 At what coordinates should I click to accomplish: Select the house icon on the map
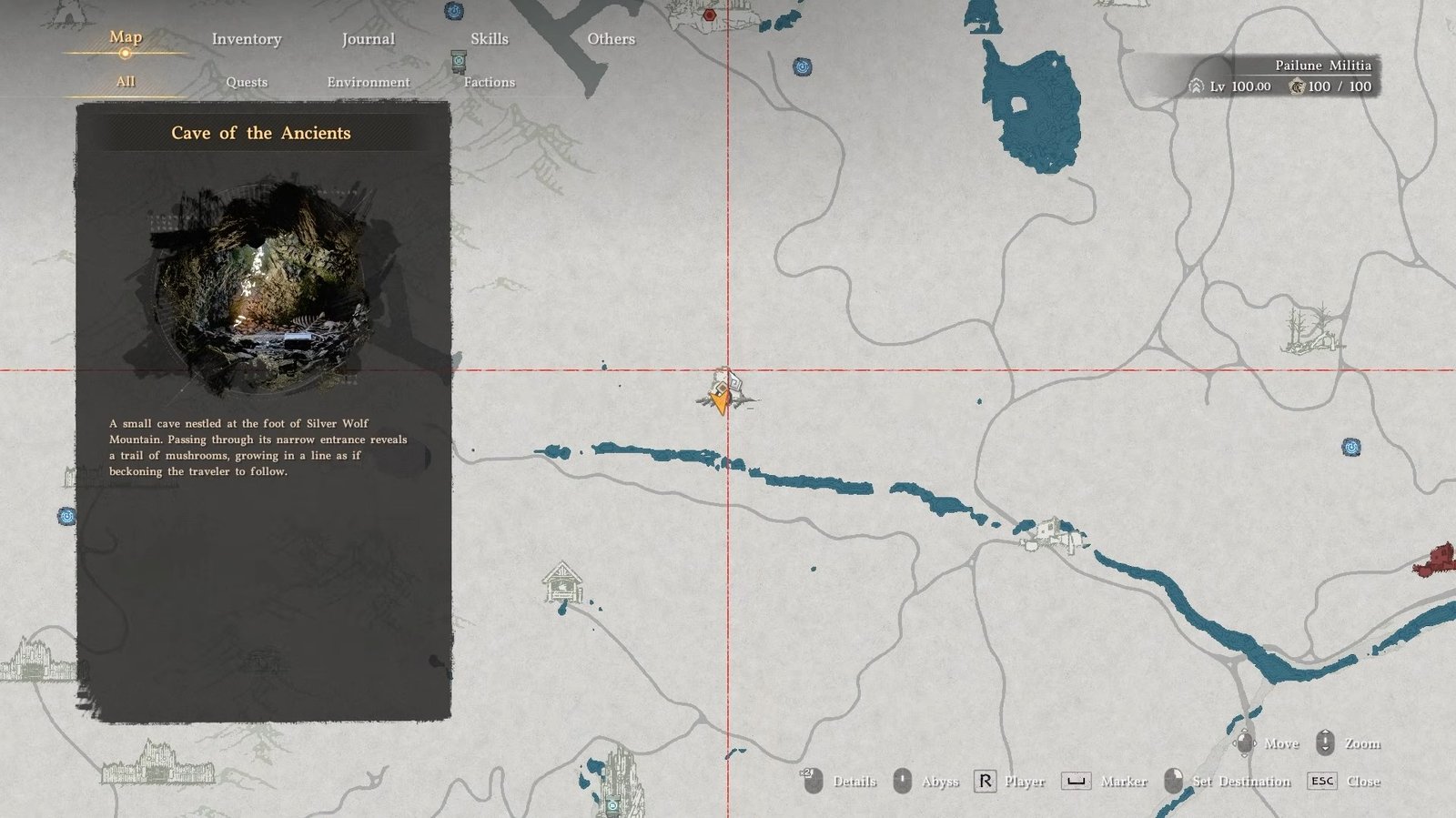coord(562,582)
